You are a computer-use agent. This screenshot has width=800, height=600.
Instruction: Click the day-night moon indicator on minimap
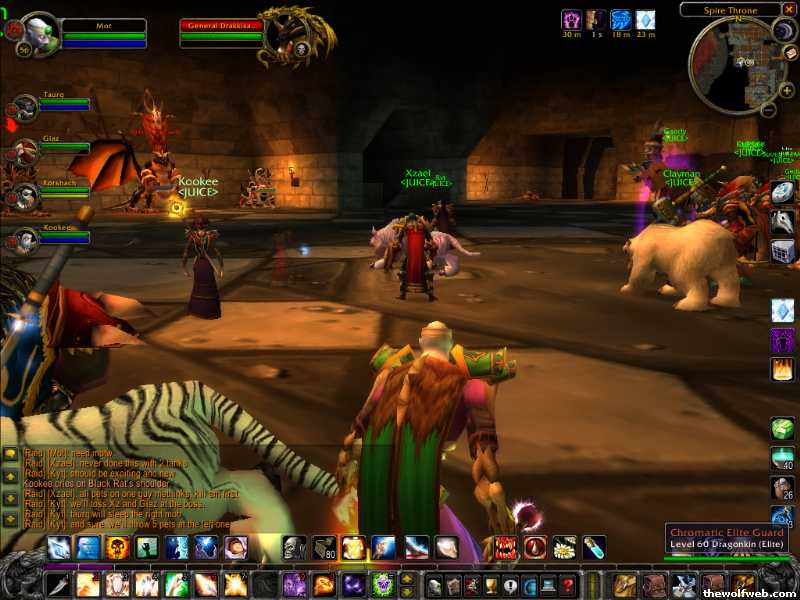click(783, 32)
